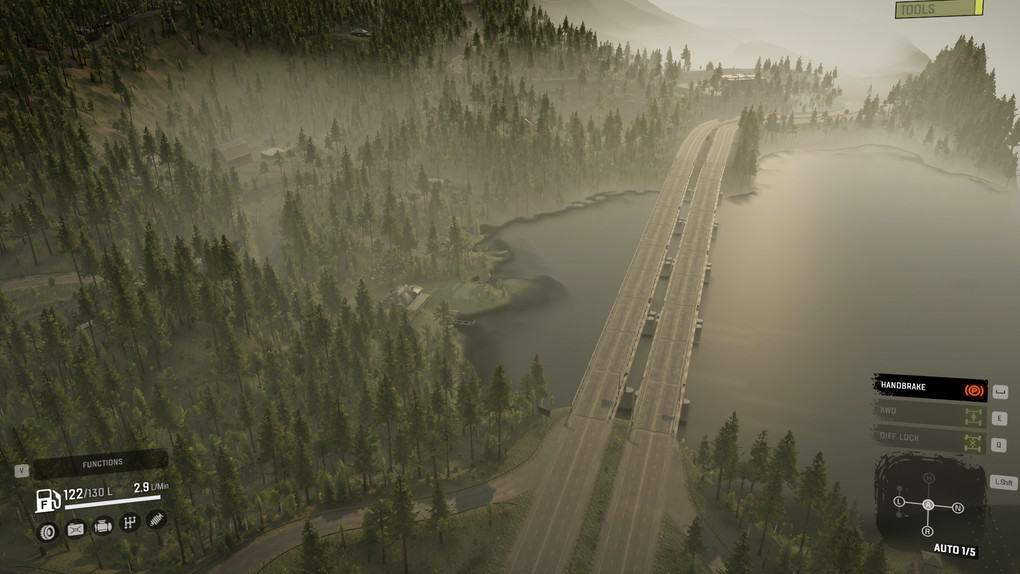
Task: Open the Functions menu bar
Action: (x=102, y=463)
